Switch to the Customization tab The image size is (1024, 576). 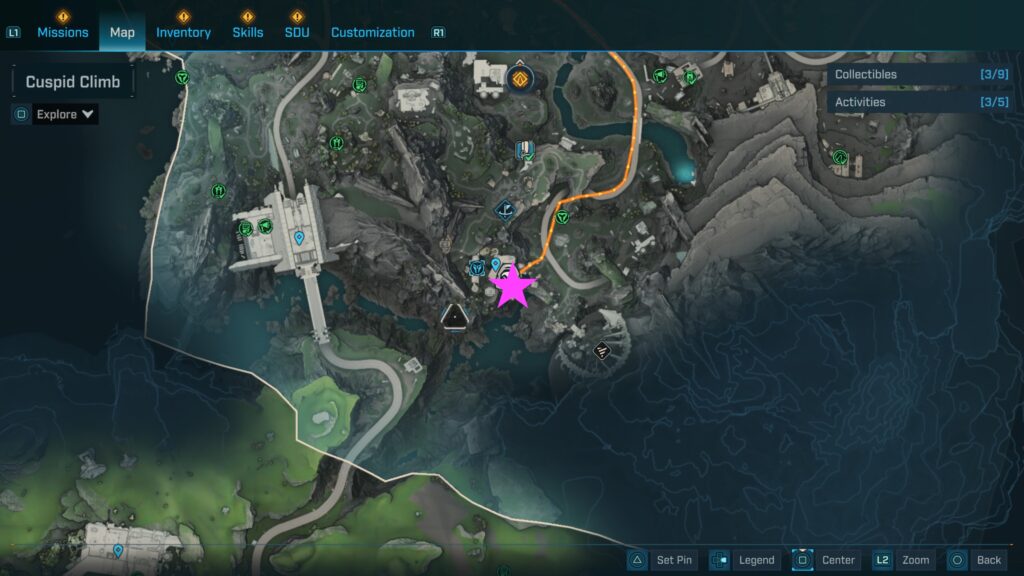point(372,32)
